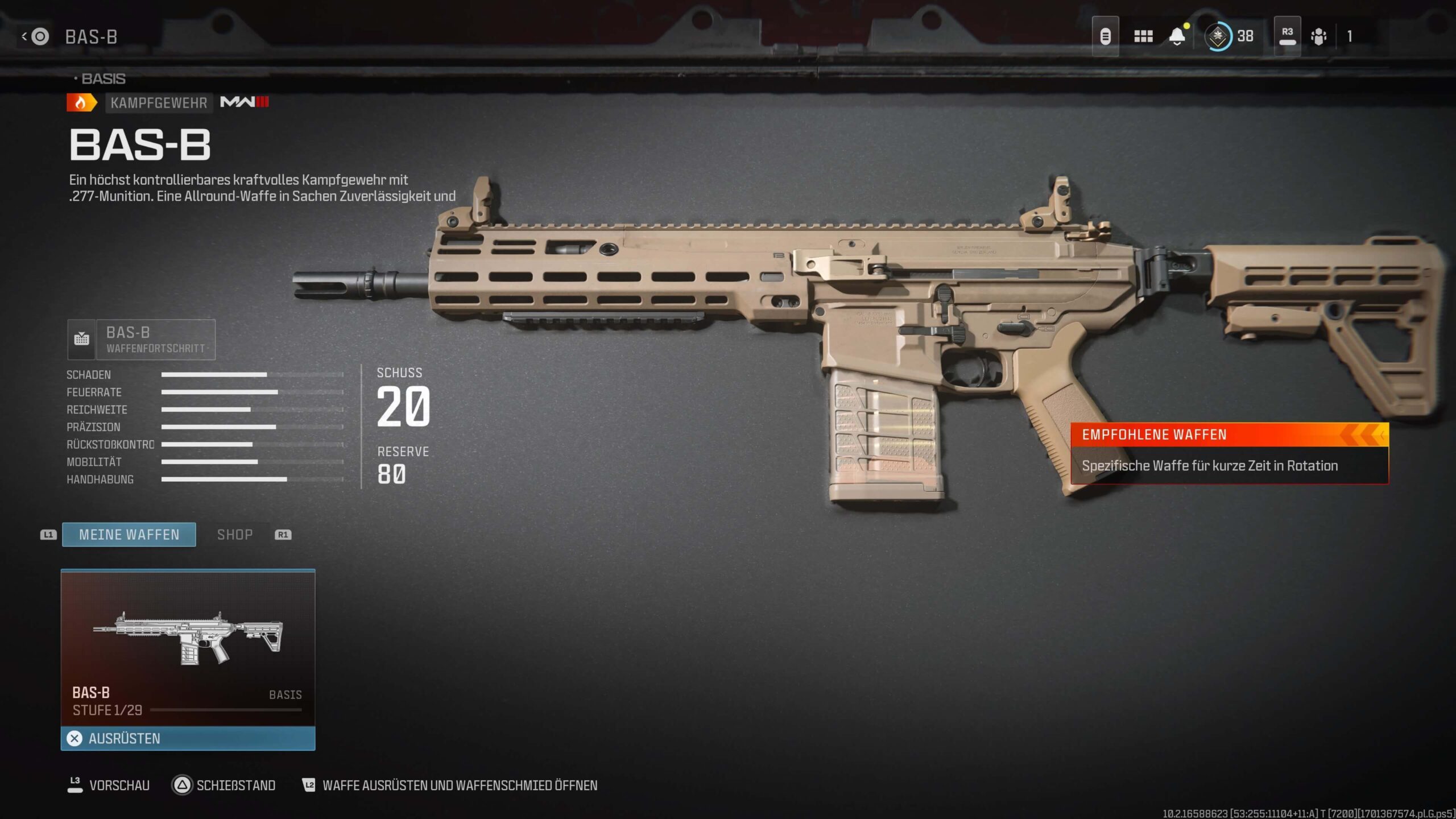Open the Shop tab
Screen dimensions: 1456x819
coord(235,535)
